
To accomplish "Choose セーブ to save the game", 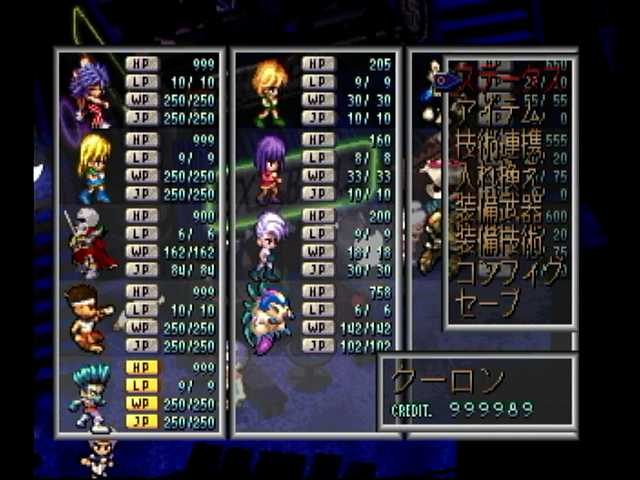I will click(x=490, y=300).
